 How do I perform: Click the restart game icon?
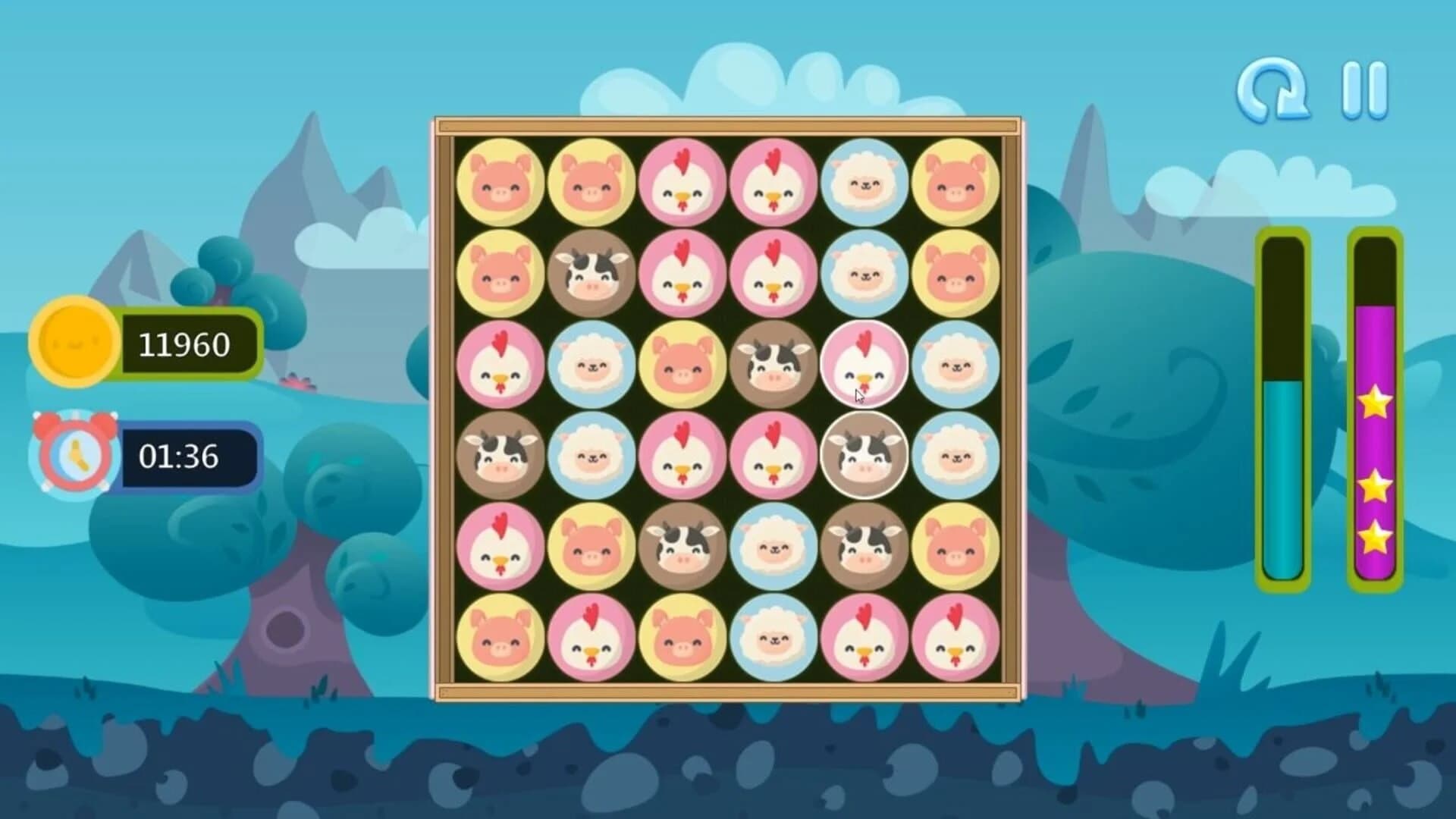[x=1274, y=87]
